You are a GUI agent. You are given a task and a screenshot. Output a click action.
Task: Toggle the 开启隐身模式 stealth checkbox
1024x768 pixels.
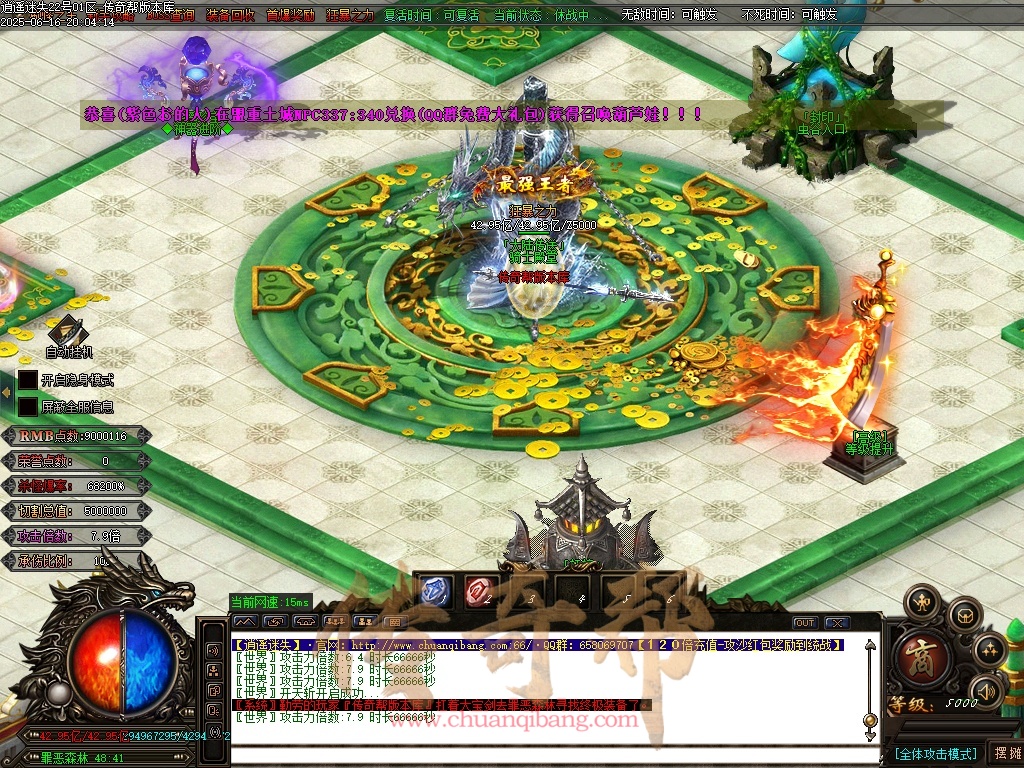point(28,380)
